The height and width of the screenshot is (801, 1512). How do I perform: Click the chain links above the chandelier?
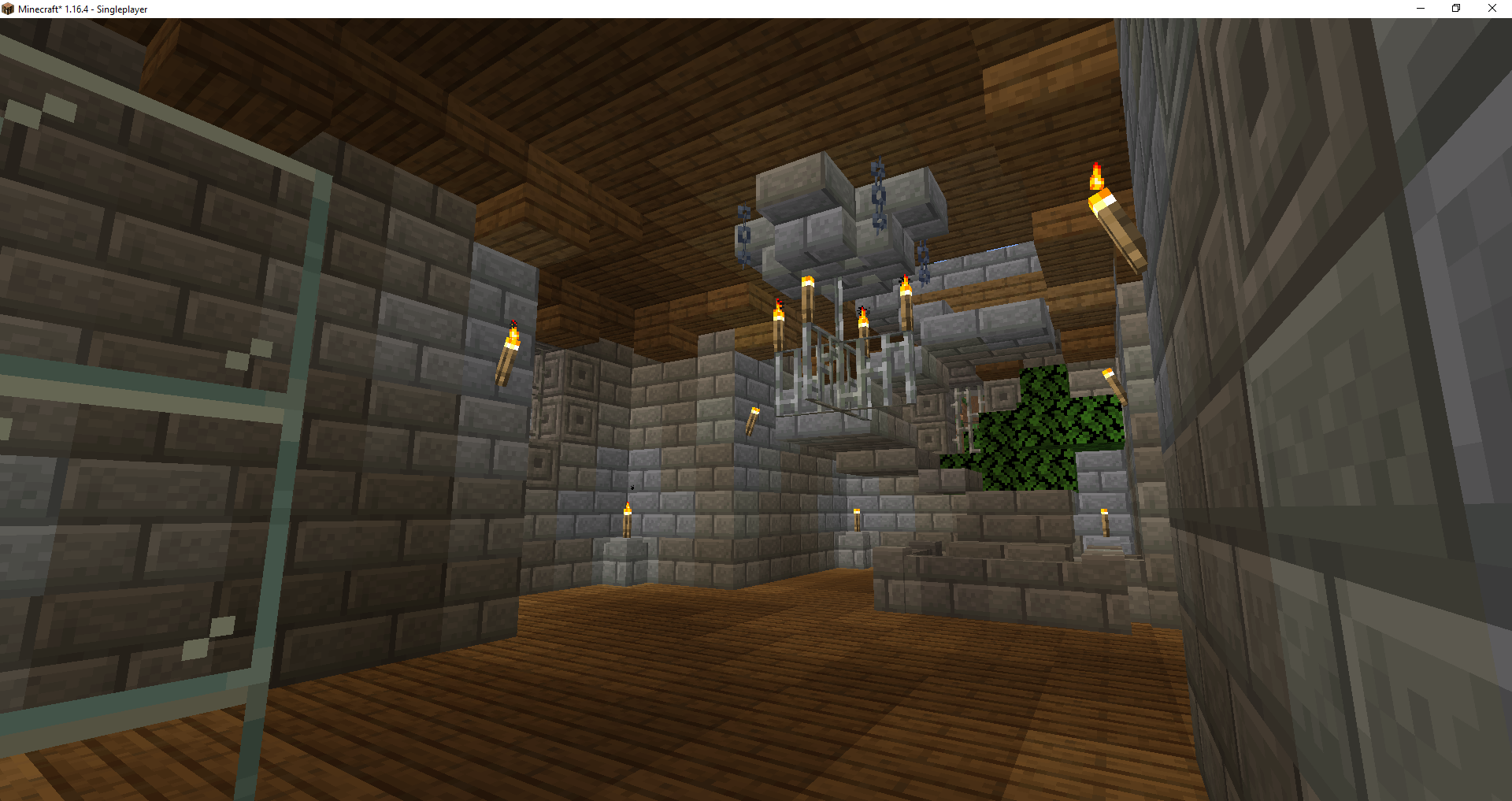[878, 181]
